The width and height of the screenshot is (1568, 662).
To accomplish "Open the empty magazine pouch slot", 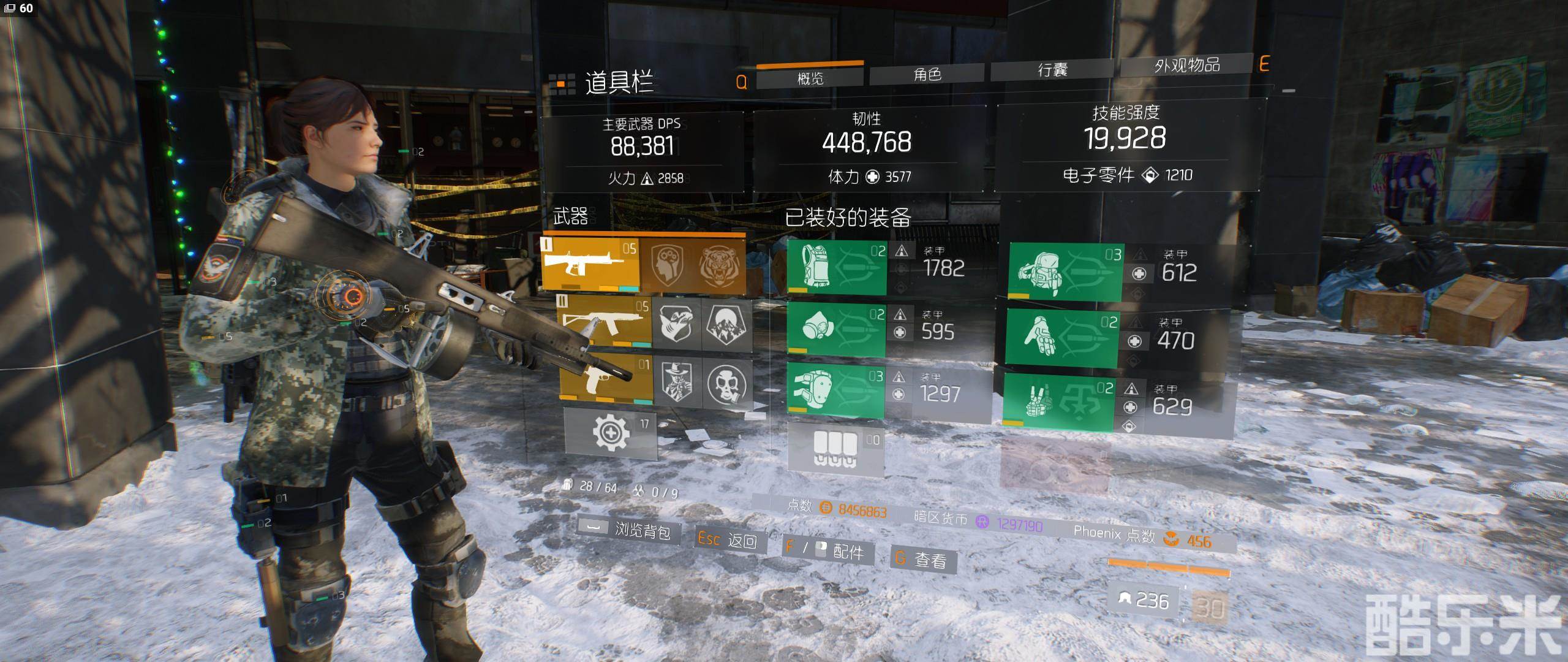I will point(835,449).
